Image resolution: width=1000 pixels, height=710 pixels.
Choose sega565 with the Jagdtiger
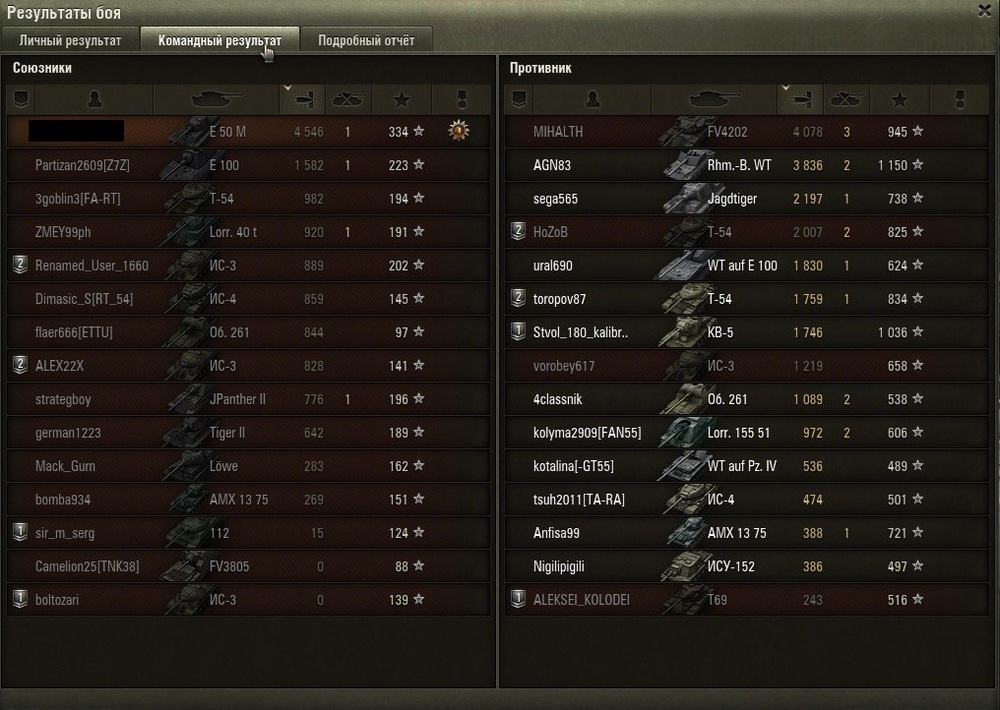[555, 199]
